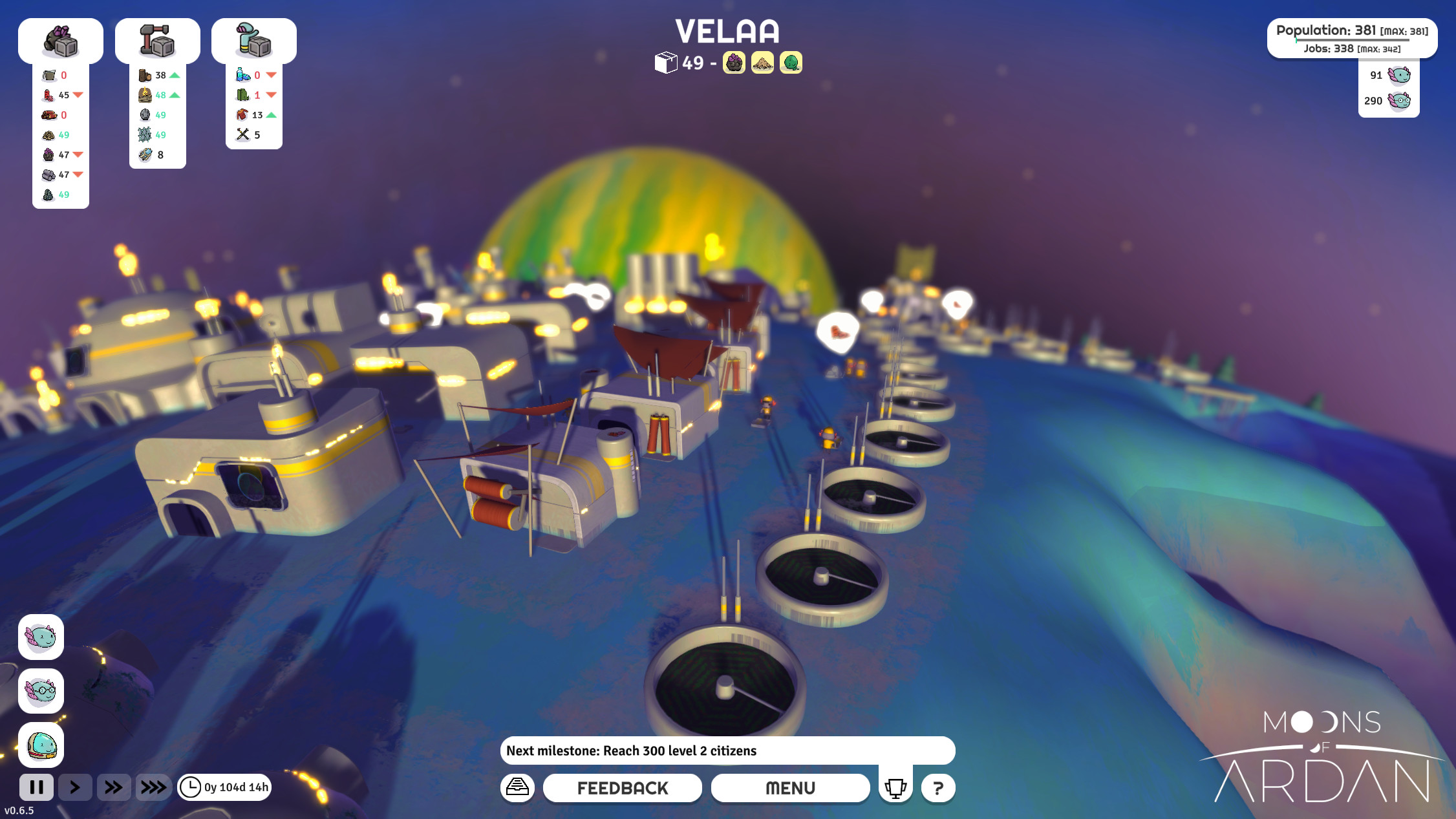1456x819 pixels.
Task: Click the FEEDBACK button
Action: point(623,788)
